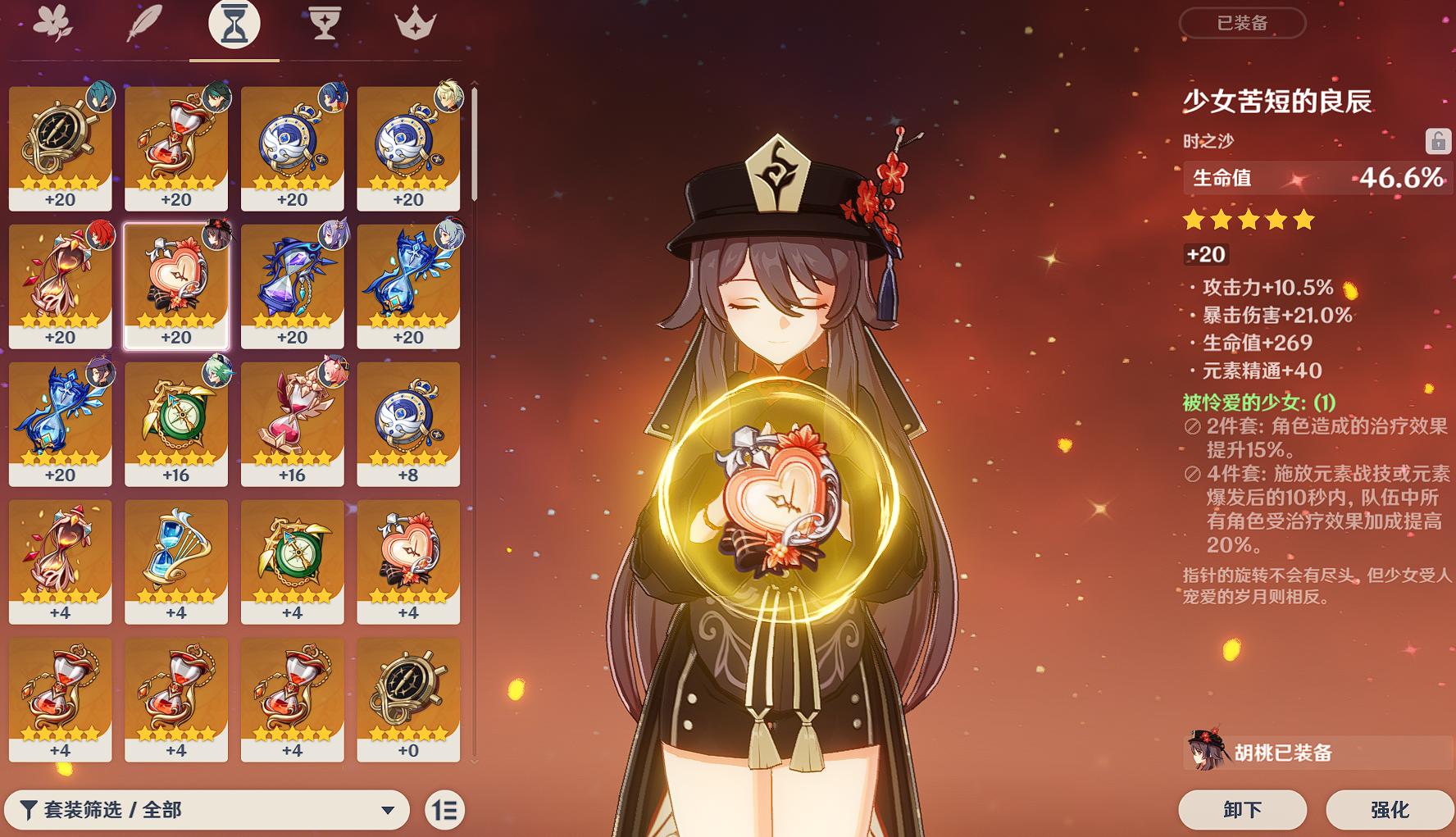1456x837 pixels.
Task: Select the +4 green compass sands
Action: click(x=293, y=562)
